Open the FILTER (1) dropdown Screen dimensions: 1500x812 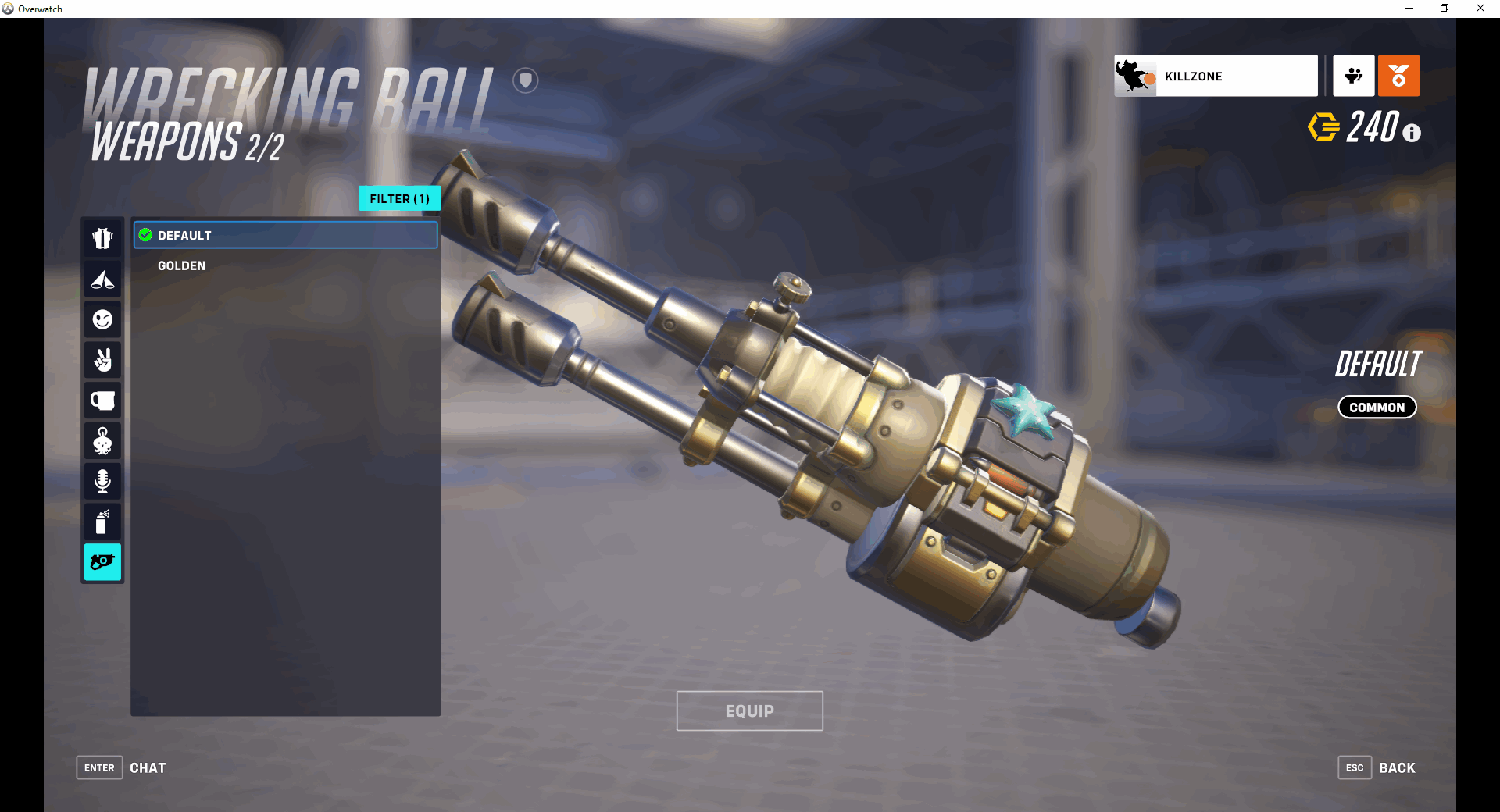pyautogui.click(x=399, y=198)
